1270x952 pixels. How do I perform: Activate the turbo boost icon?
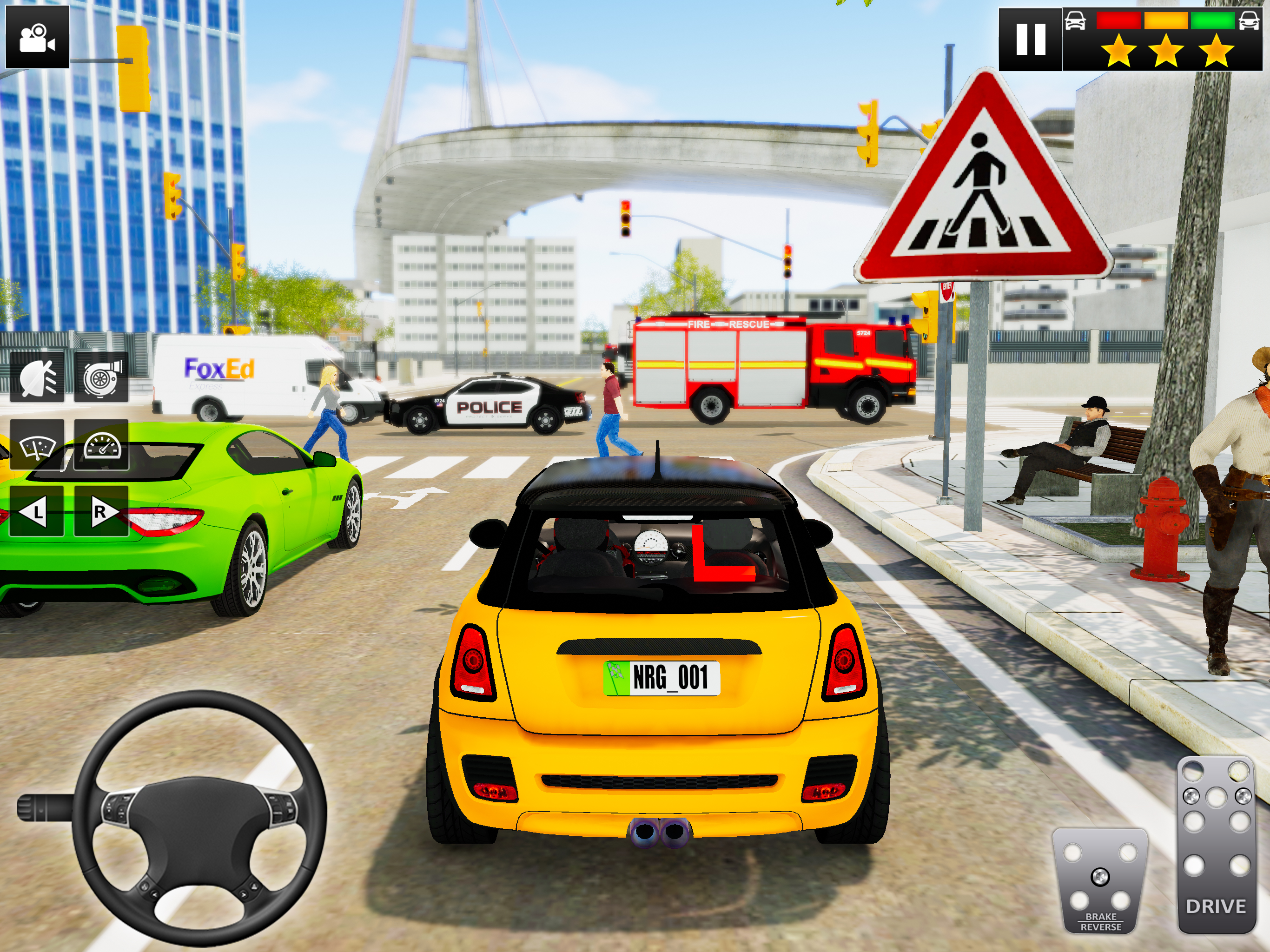point(101,377)
